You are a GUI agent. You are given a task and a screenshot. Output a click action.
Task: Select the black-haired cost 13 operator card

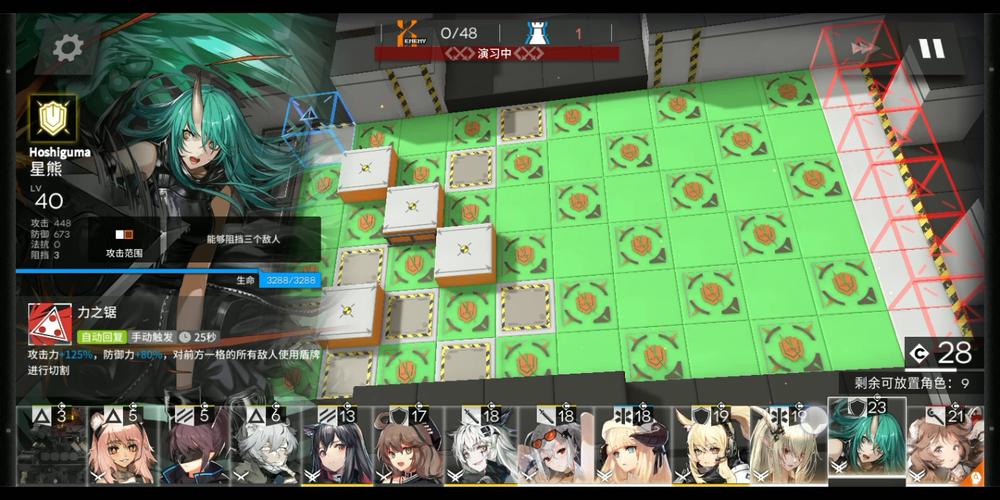(x=336, y=448)
